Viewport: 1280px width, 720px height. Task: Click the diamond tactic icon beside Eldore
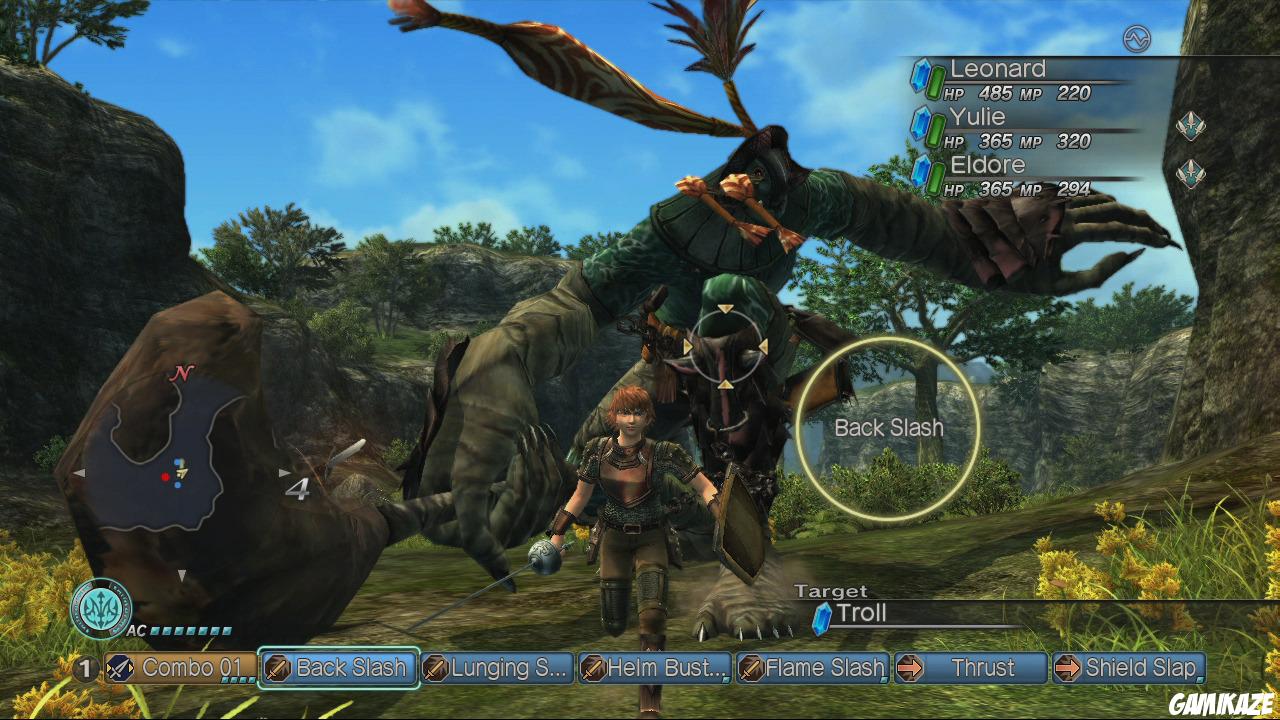[1190, 173]
